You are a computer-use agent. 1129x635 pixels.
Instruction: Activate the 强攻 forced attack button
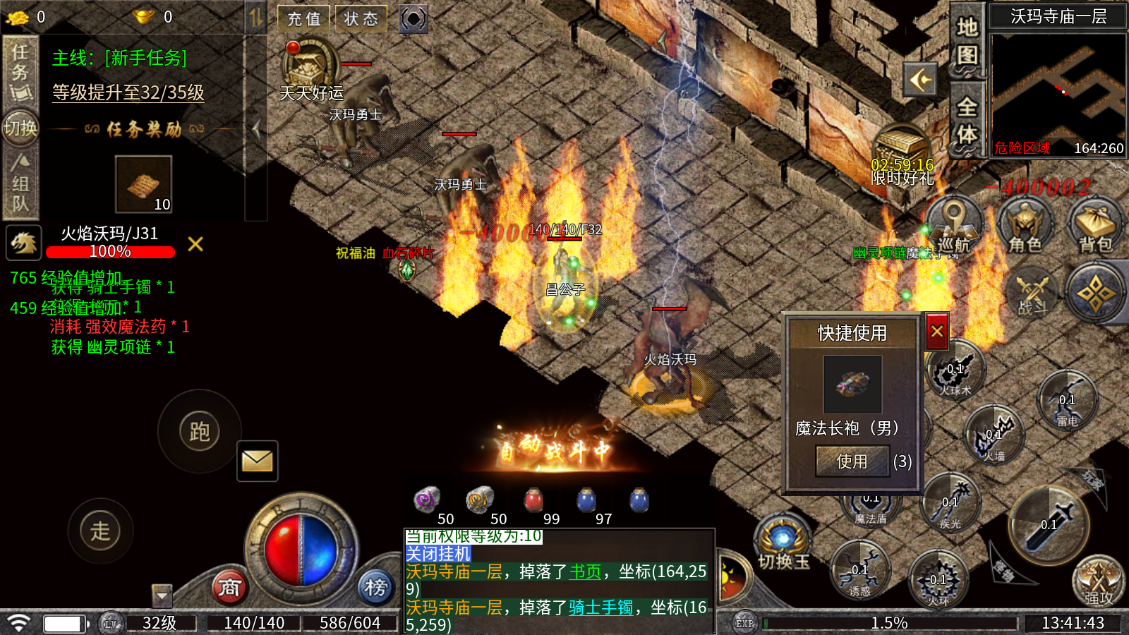pyautogui.click(x=1098, y=582)
